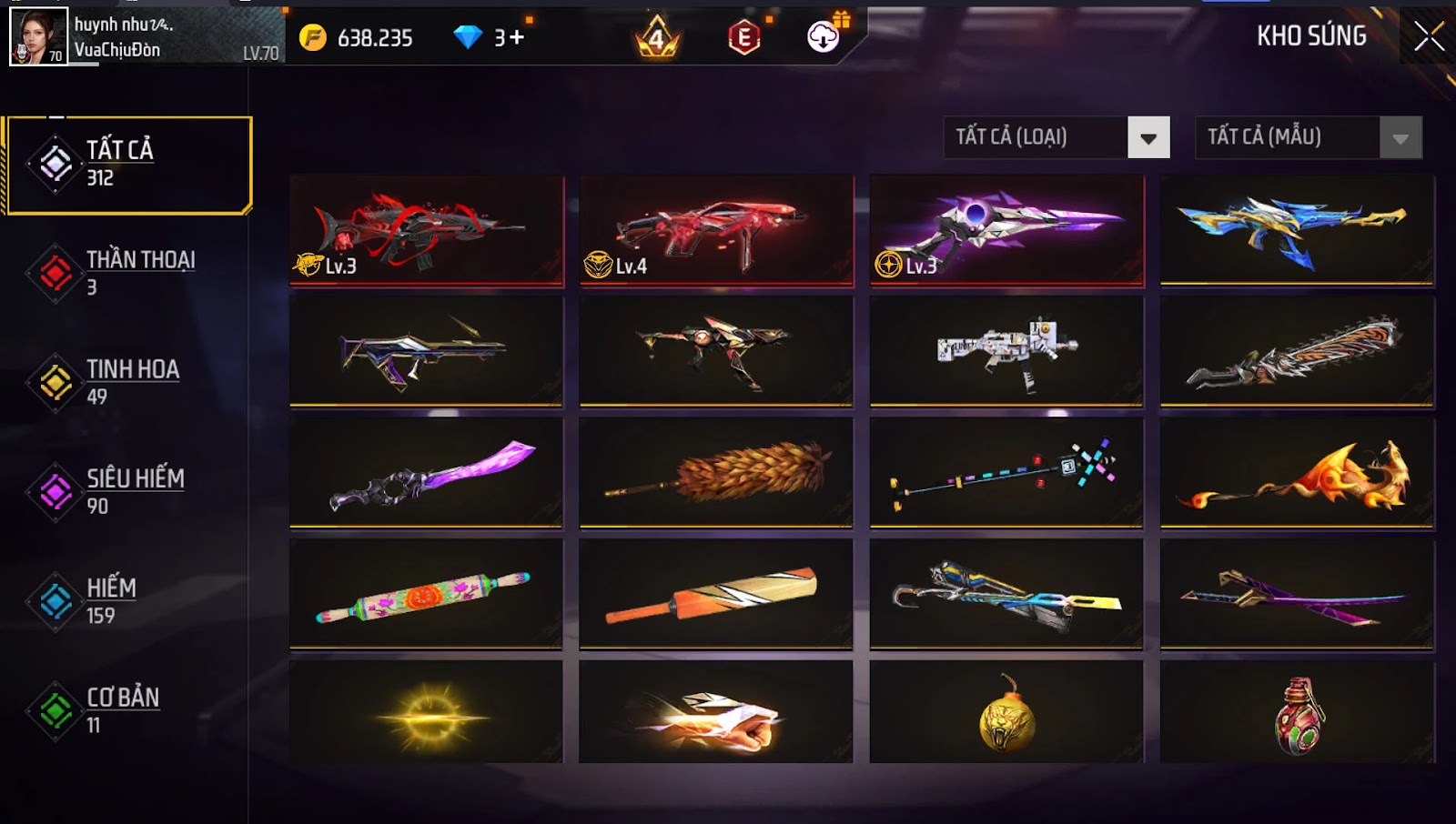Image resolution: width=1456 pixels, height=824 pixels.
Task: Open the red E badge icon
Action: point(743,37)
